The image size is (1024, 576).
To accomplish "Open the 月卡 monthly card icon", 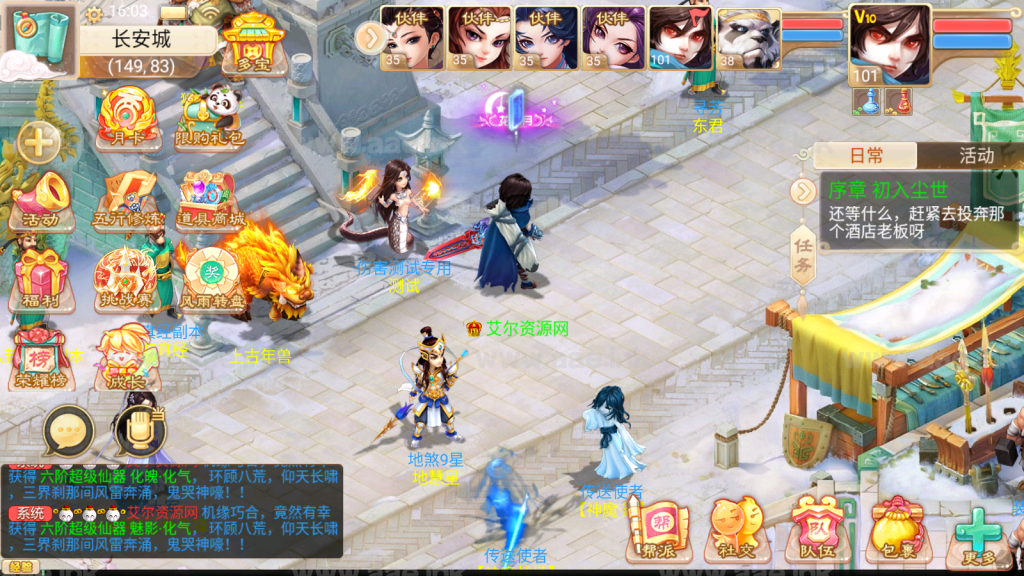I will click(x=126, y=118).
